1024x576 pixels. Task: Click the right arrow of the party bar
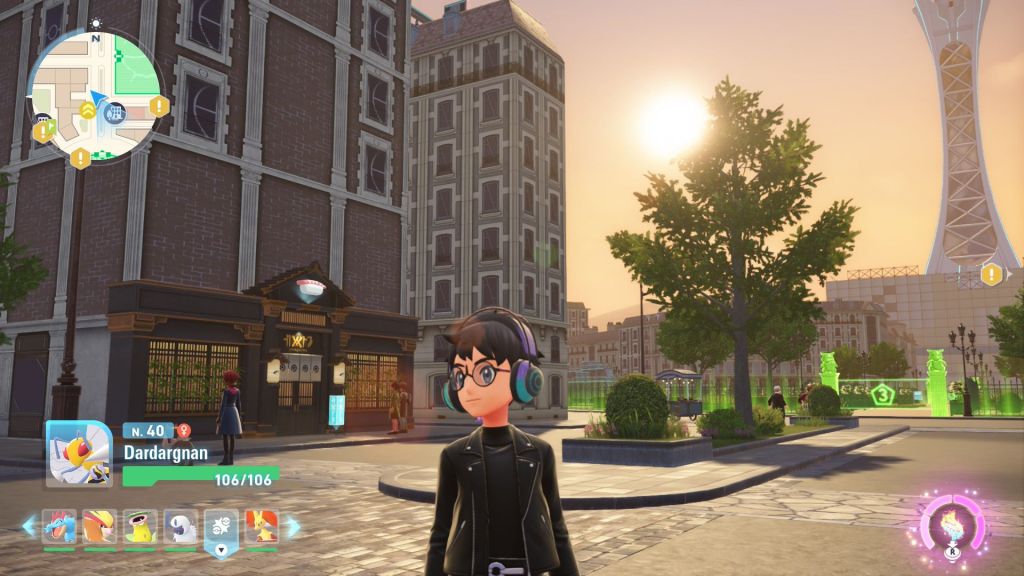click(292, 525)
